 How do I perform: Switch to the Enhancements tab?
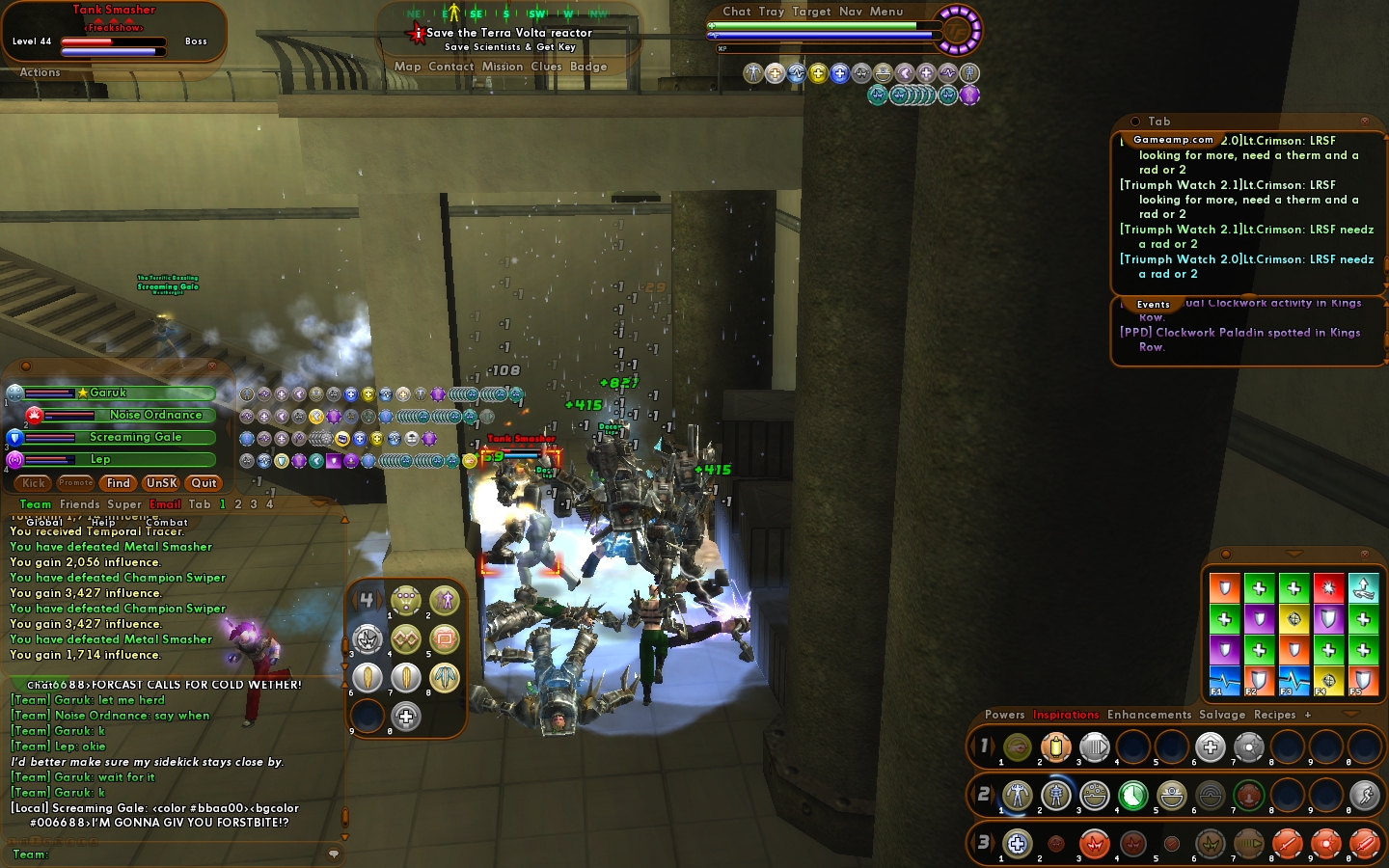(x=1149, y=715)
